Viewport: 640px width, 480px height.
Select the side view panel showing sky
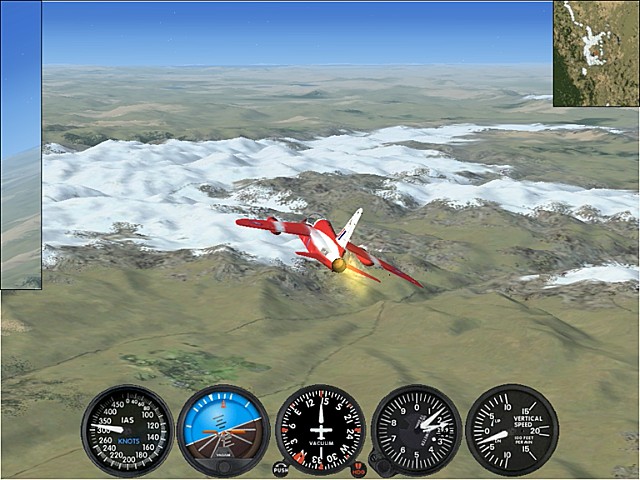(x=21, y=145)
